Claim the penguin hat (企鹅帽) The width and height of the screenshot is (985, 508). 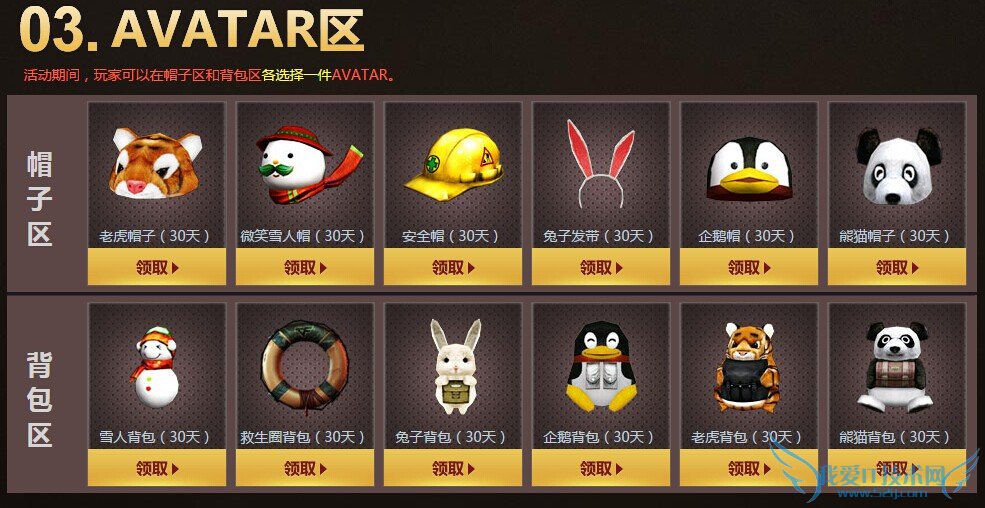click(x=749, y=267)
